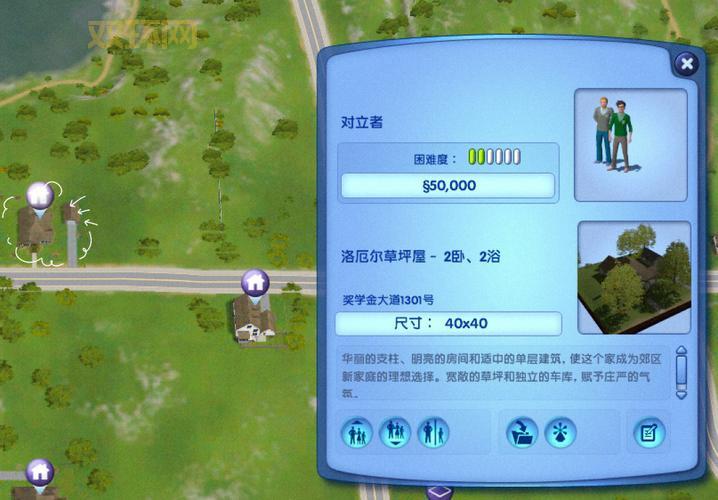Select the house marker at the bottom edge
Viewport: 718px width, 500px height.
tap(39, 469)
